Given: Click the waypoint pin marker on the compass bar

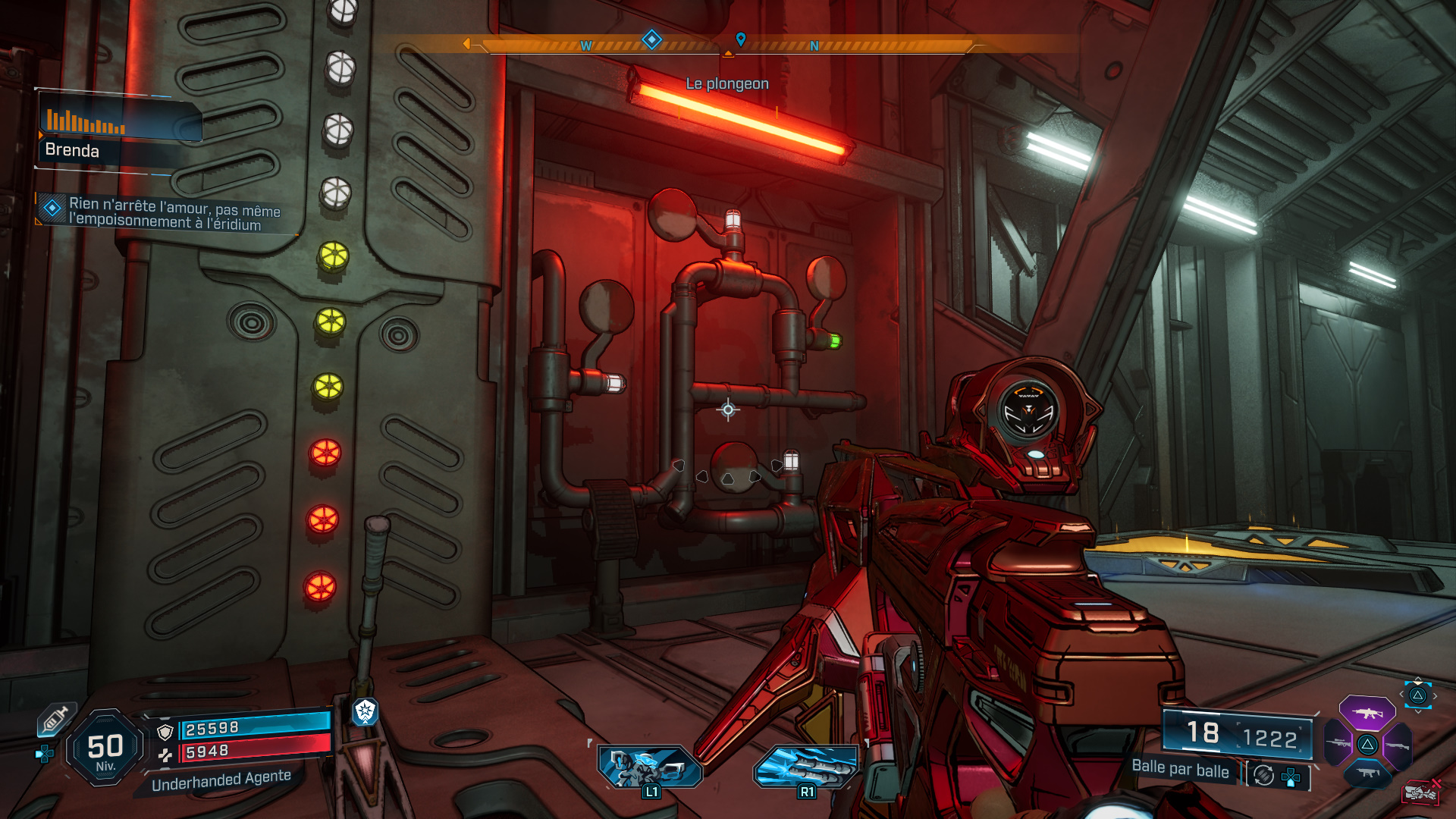Looking at the screenshot, I should coord(741,40).
